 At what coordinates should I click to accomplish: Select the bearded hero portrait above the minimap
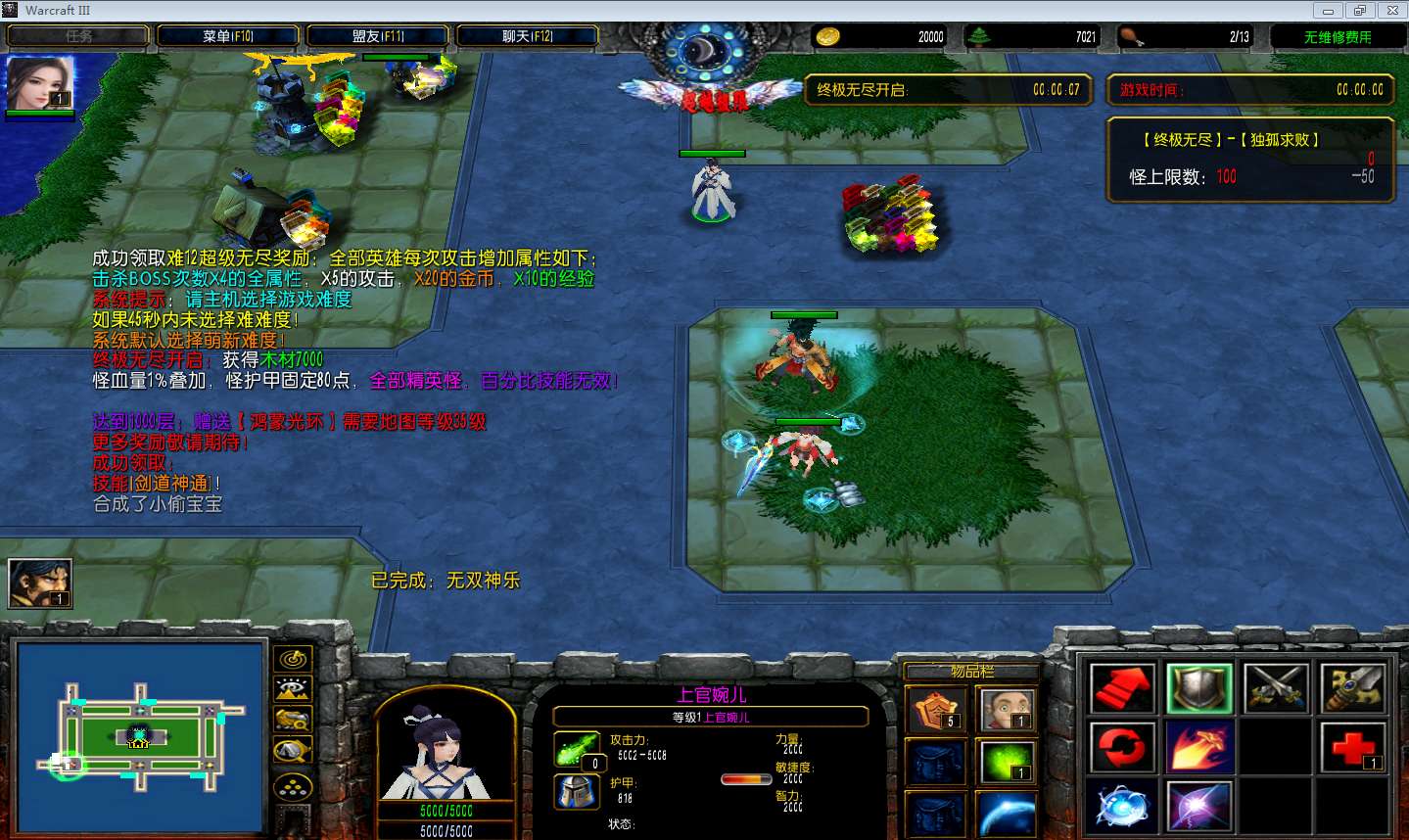40,583
